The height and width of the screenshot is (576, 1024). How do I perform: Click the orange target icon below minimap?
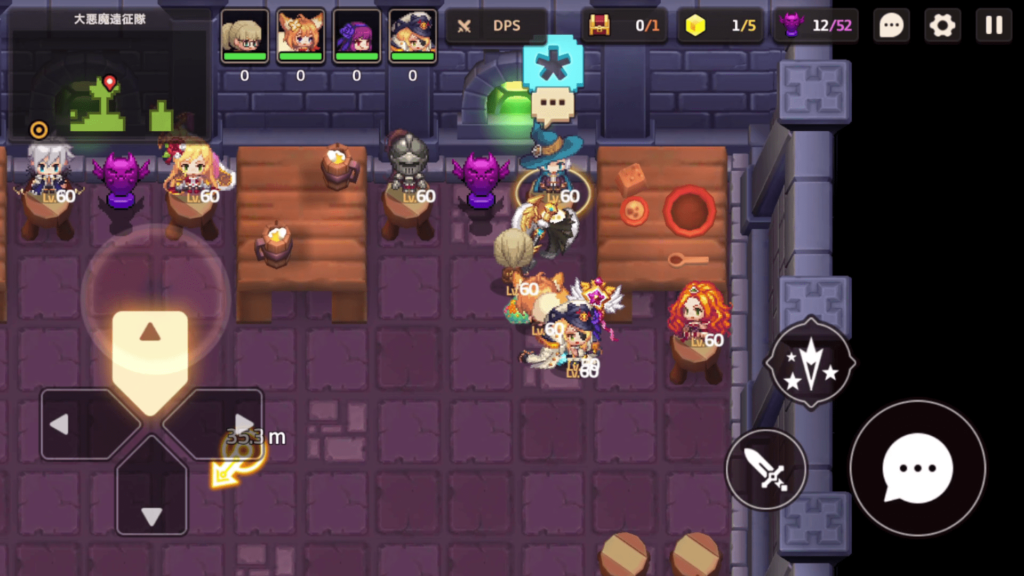(39, 129)
